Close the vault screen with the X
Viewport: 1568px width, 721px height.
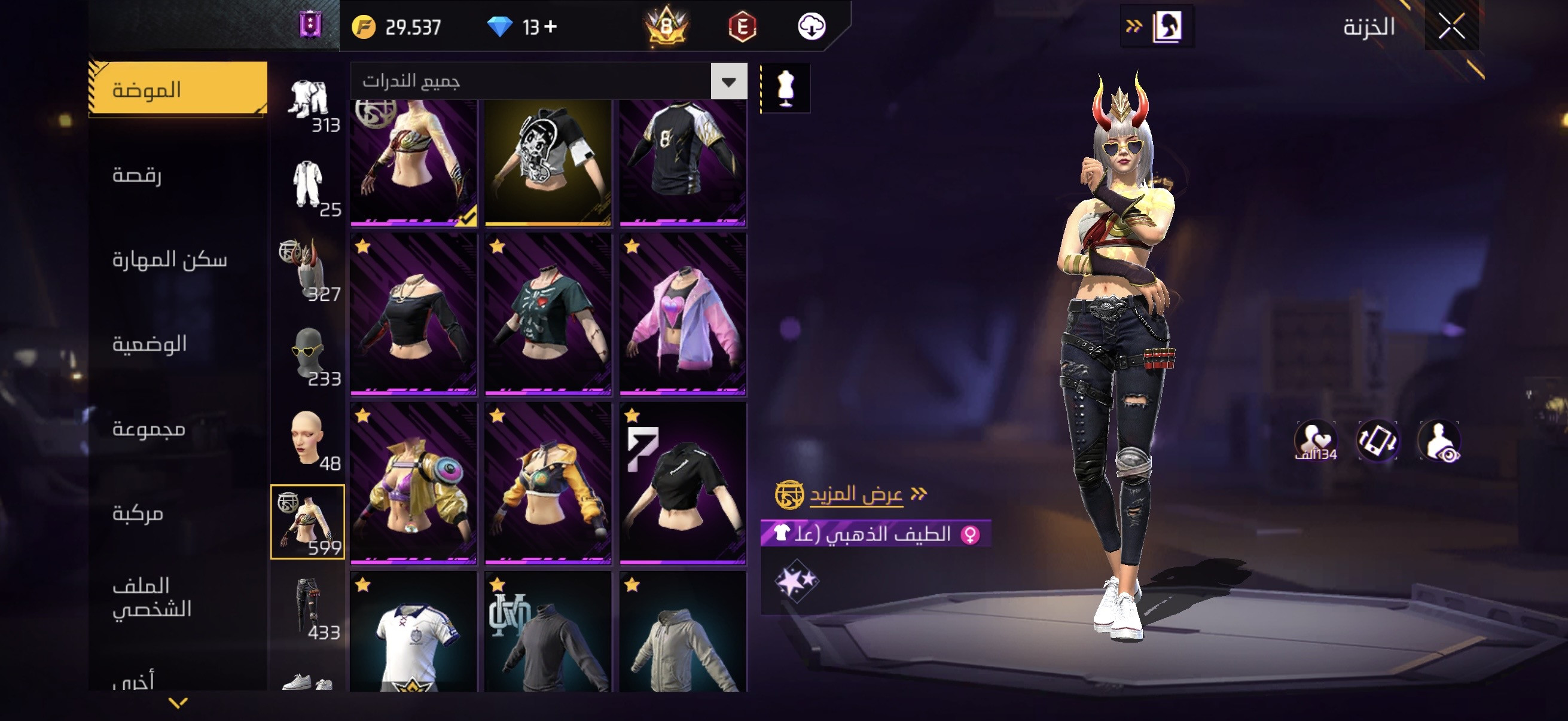pos(1451,27)
